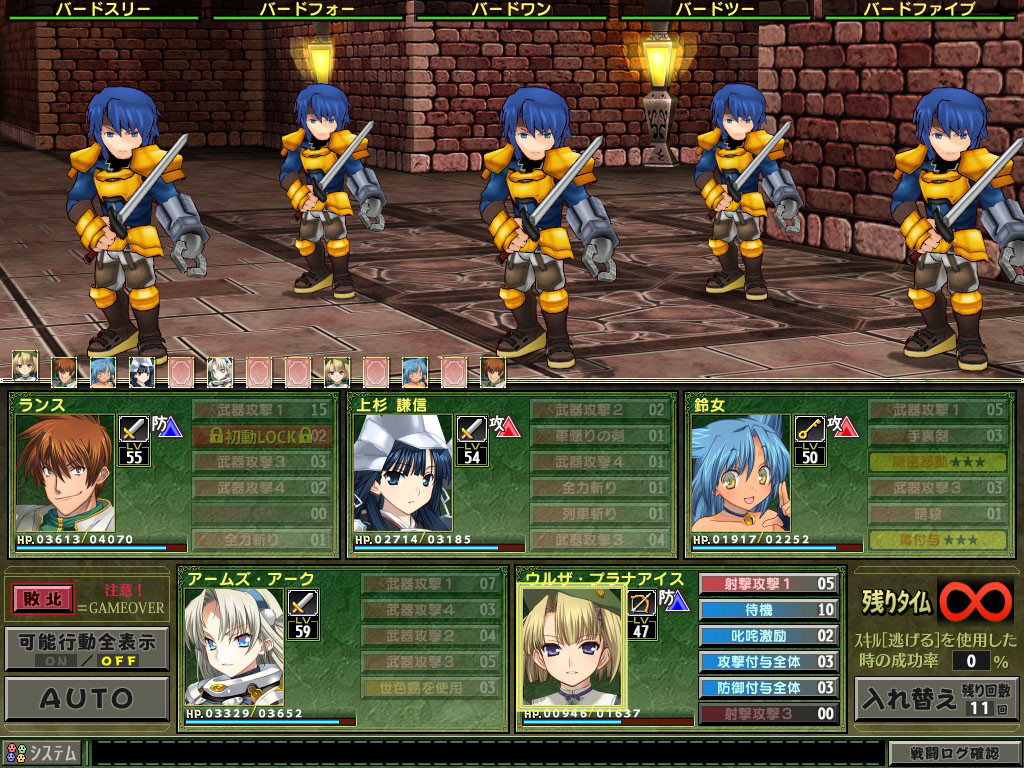The image size is (1024, 768).
Task: Select 上杉謙信 character portrait
Action: point(403,473)
